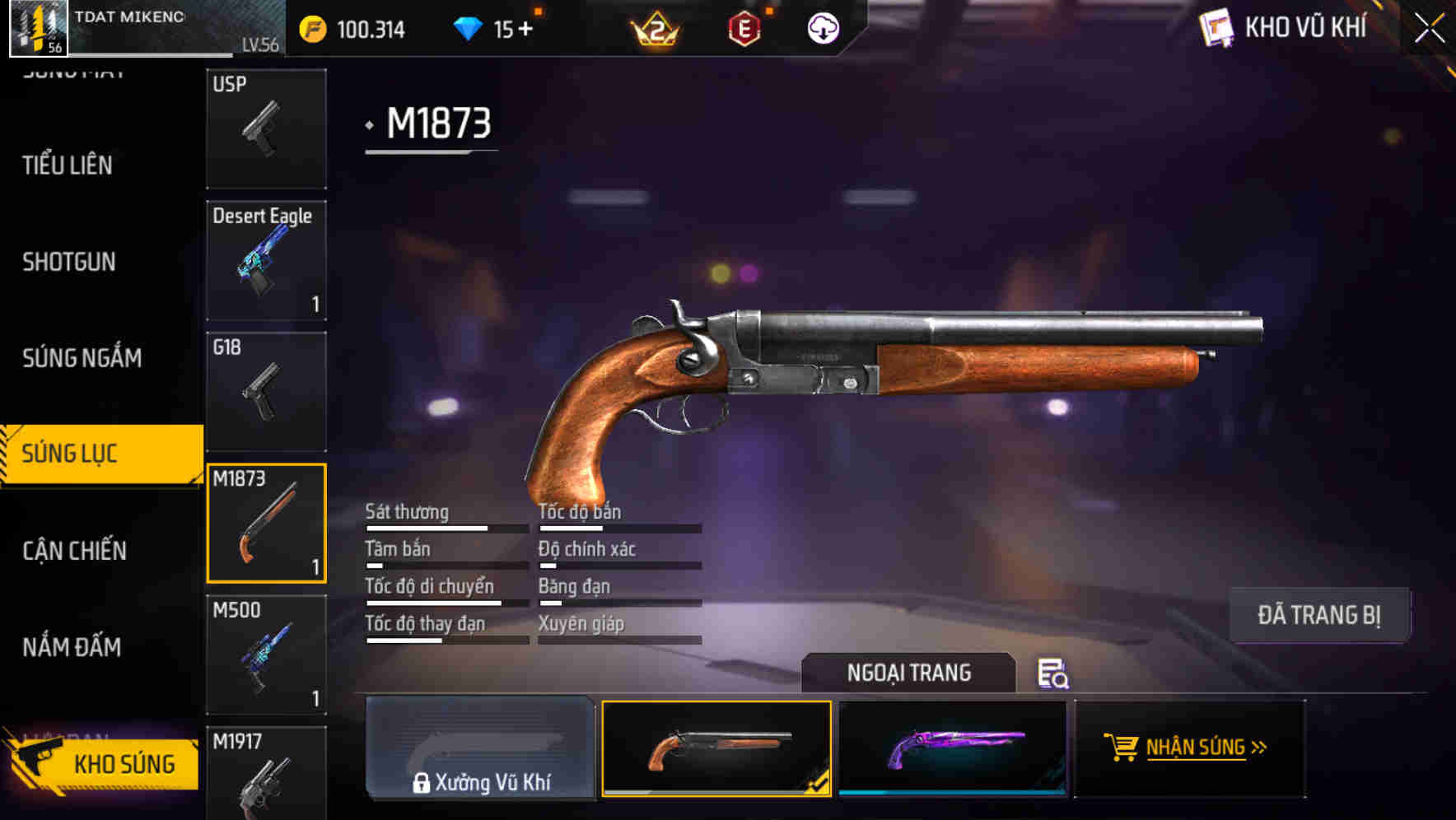Switch to the NGOẠI TRANG tab
1456x820 pixels.
tap(909, 673)
